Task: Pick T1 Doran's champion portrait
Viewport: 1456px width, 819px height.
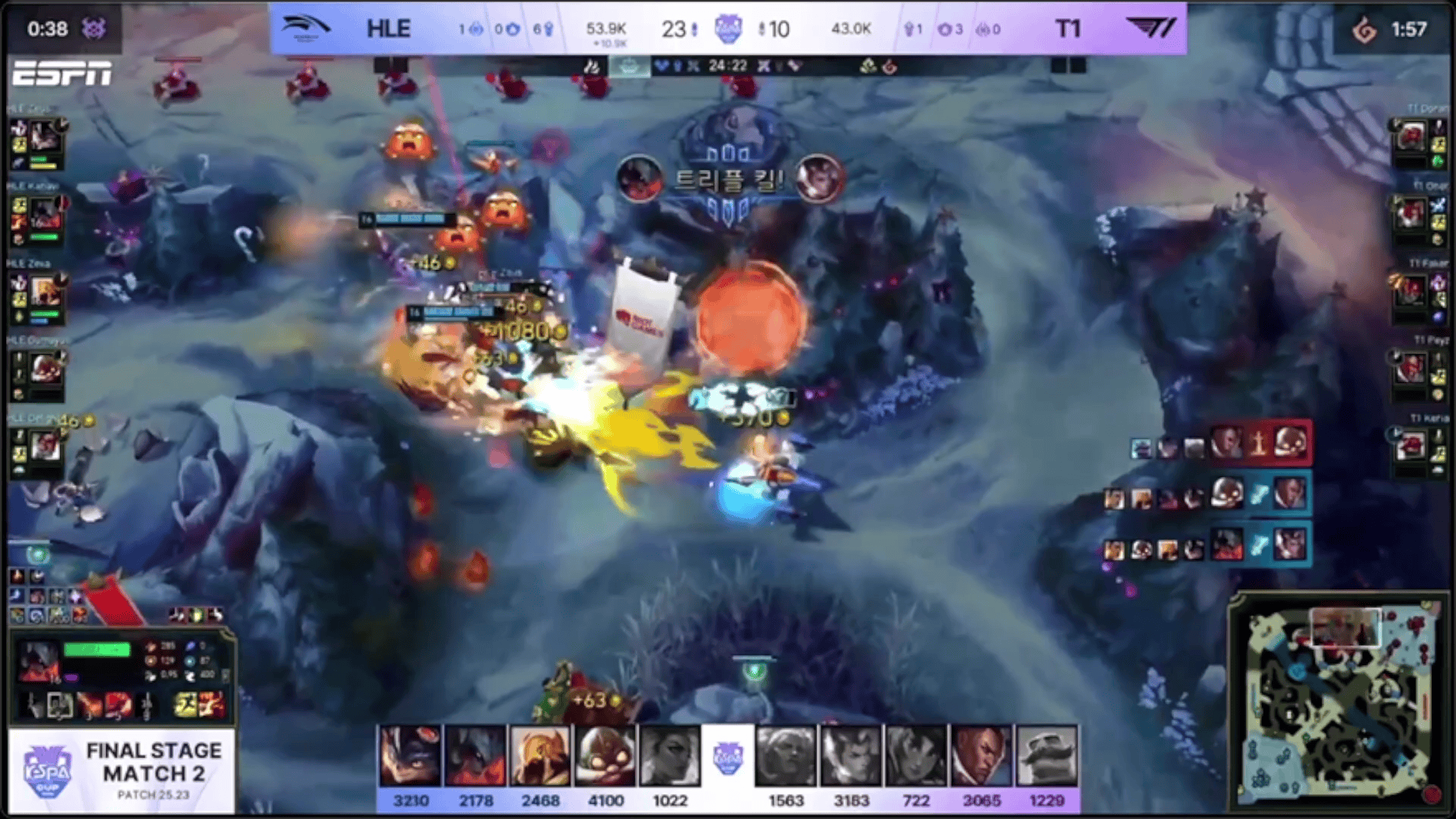Action: (1410, 137)
